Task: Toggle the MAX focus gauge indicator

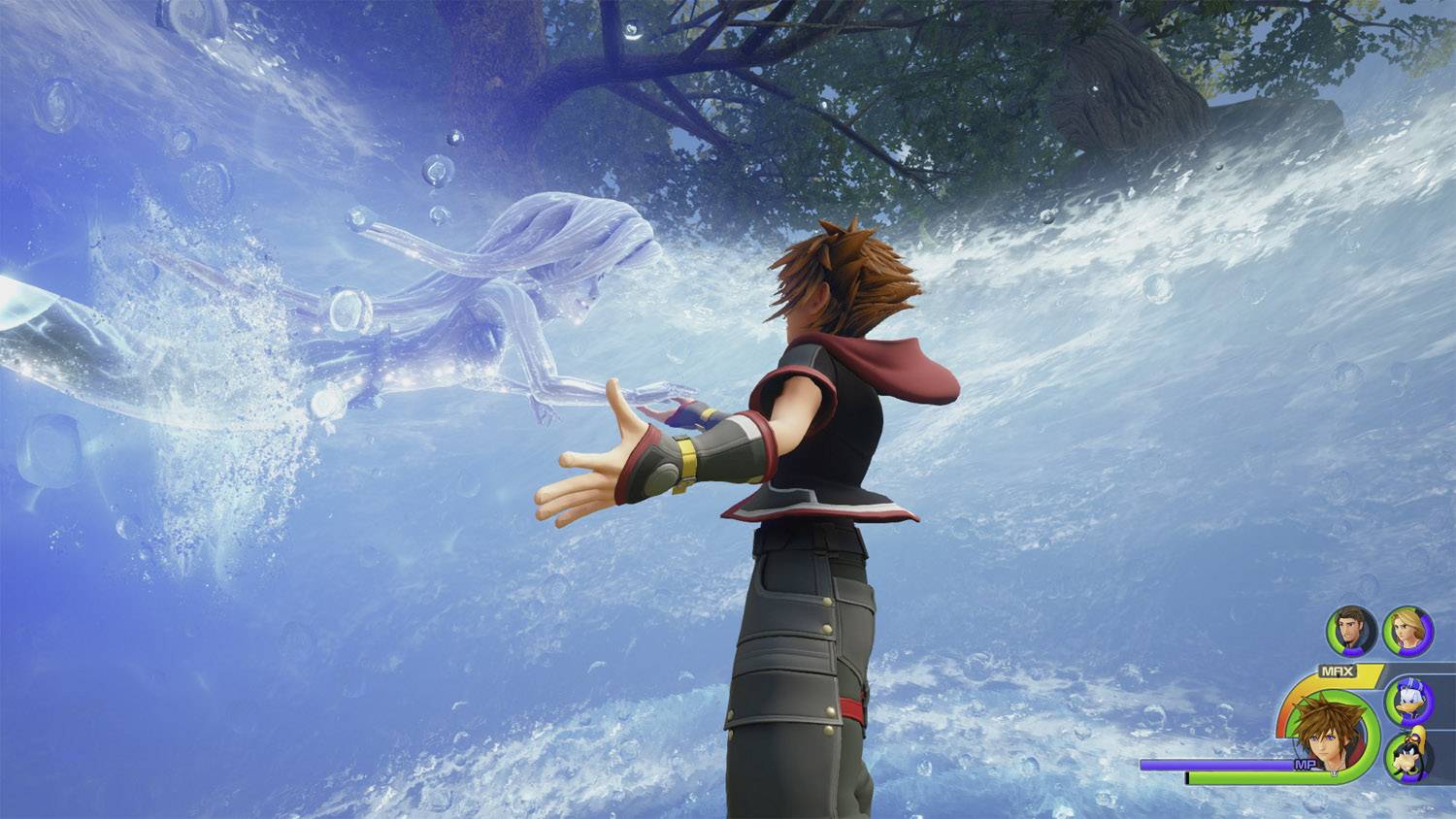Action: [1338, 670]
